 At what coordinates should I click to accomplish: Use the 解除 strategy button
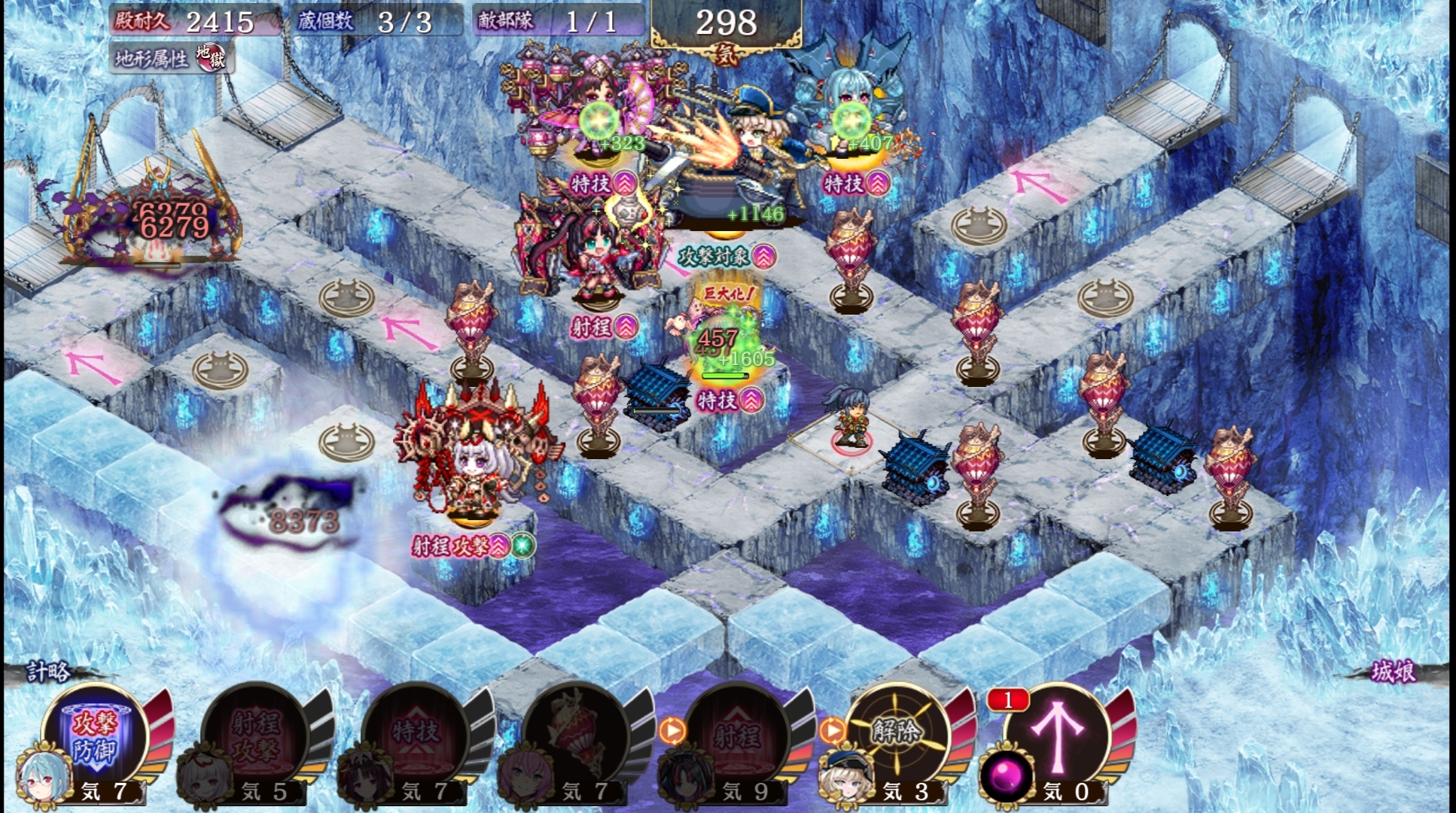(x=897, y=734)
